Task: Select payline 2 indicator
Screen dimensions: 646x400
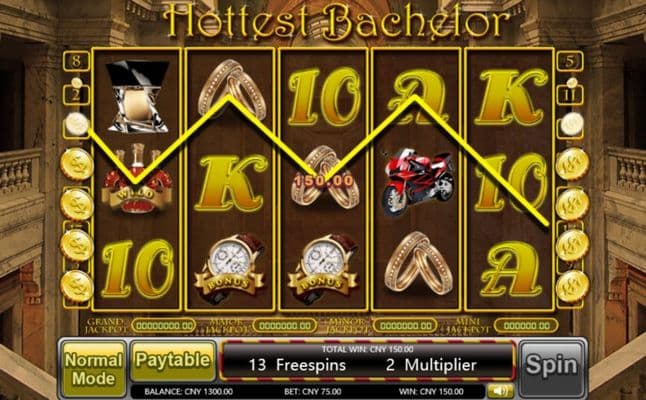Action: [x=76, y=94]
